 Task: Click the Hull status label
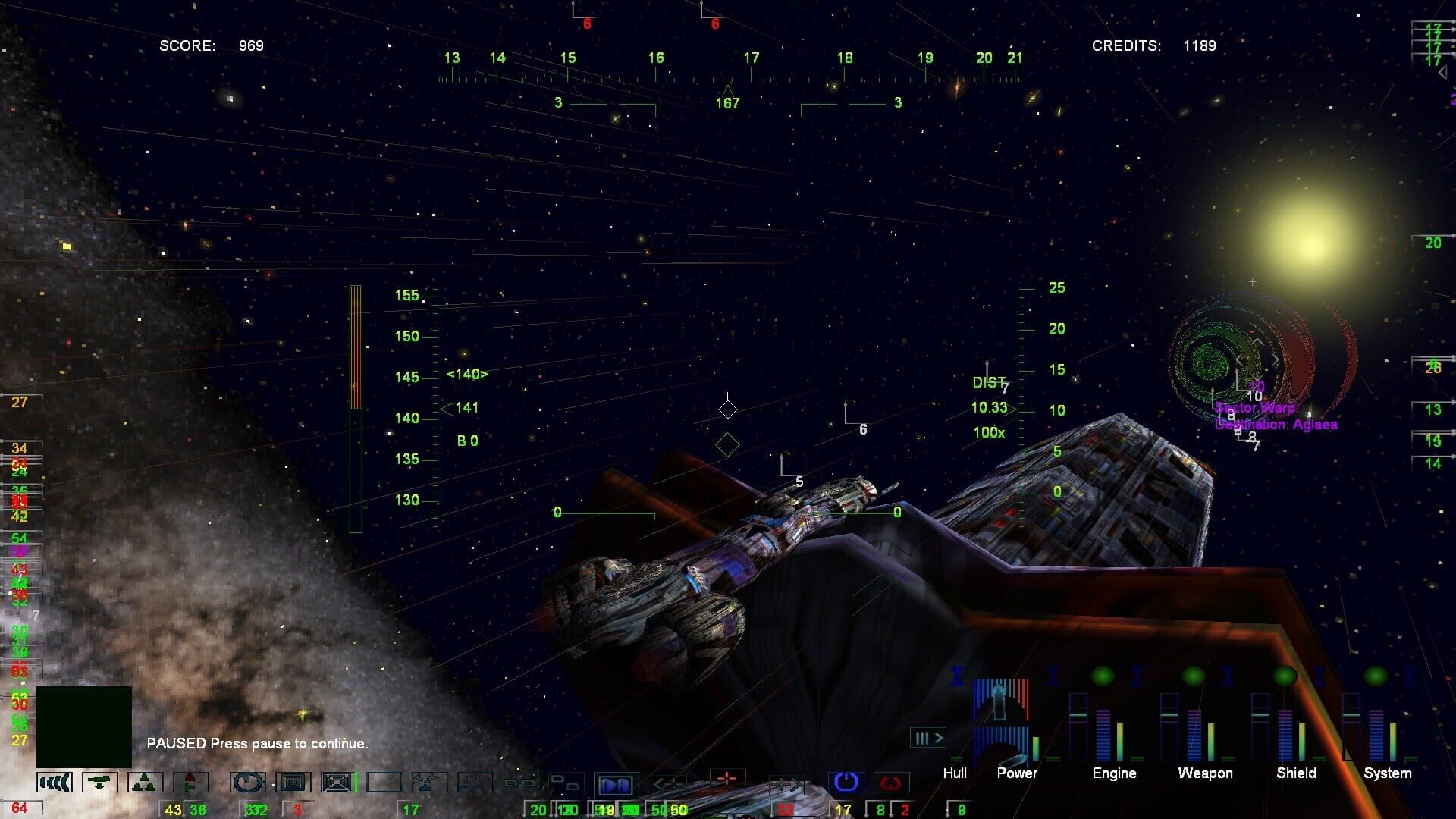tap(955, 773)
